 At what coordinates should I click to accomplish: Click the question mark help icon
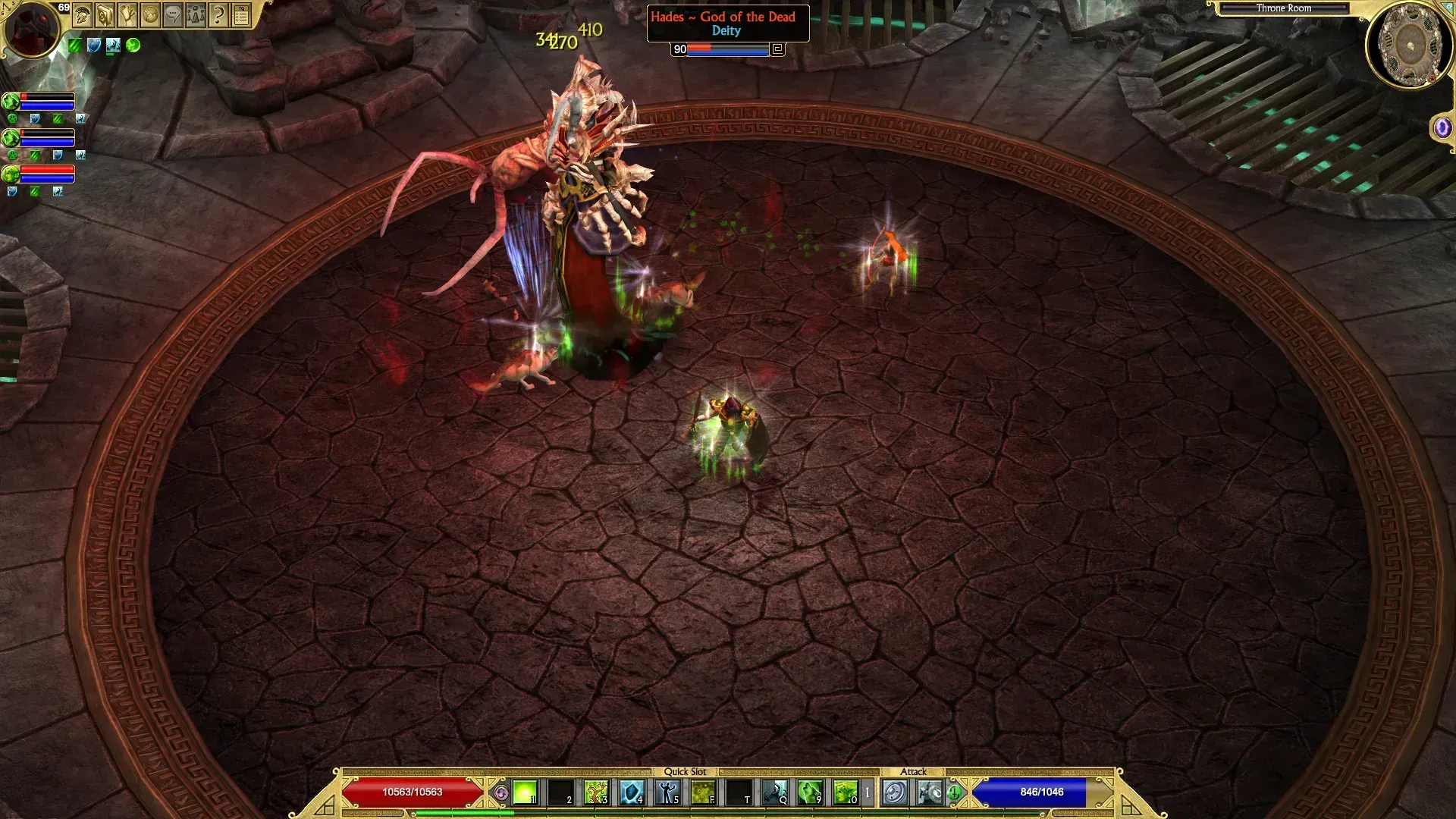pyautogui.click(x=218, y=14)
